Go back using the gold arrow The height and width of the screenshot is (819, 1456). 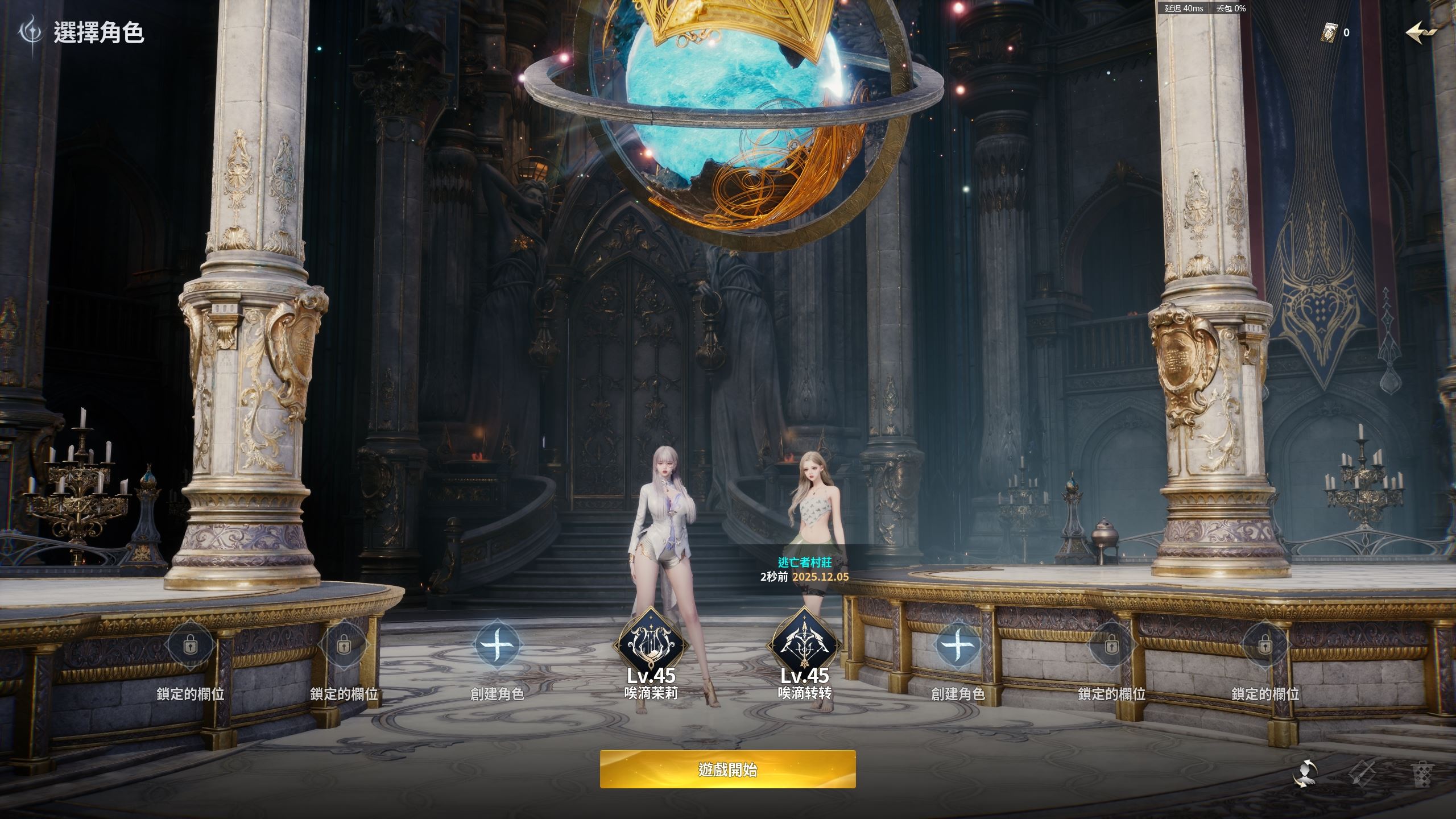[1421, 32]
